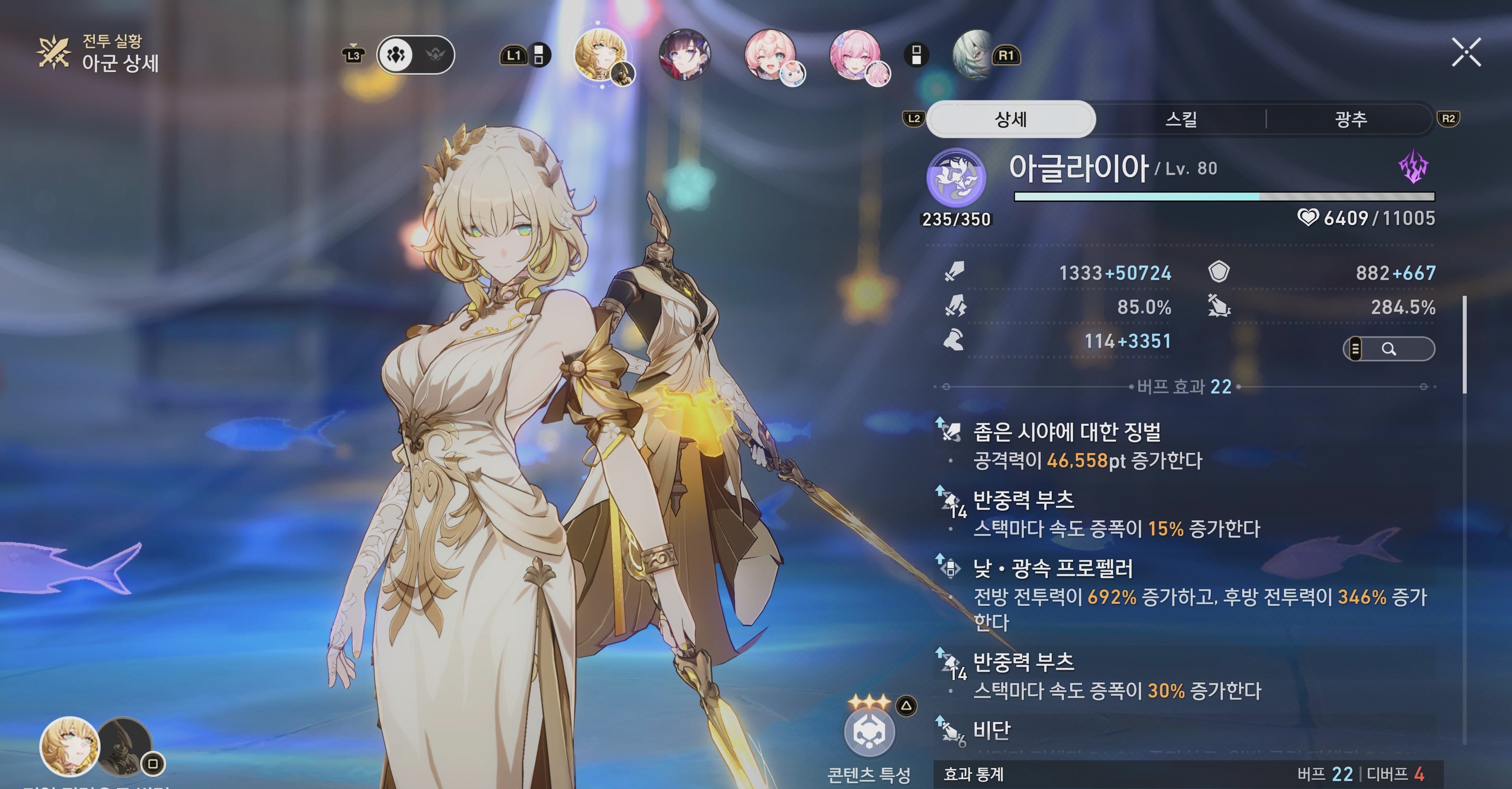The width and height of the screenshot is (1512, 789).
Task: Open the 콘텐츠 특성 icon
Action: (869, 732)
